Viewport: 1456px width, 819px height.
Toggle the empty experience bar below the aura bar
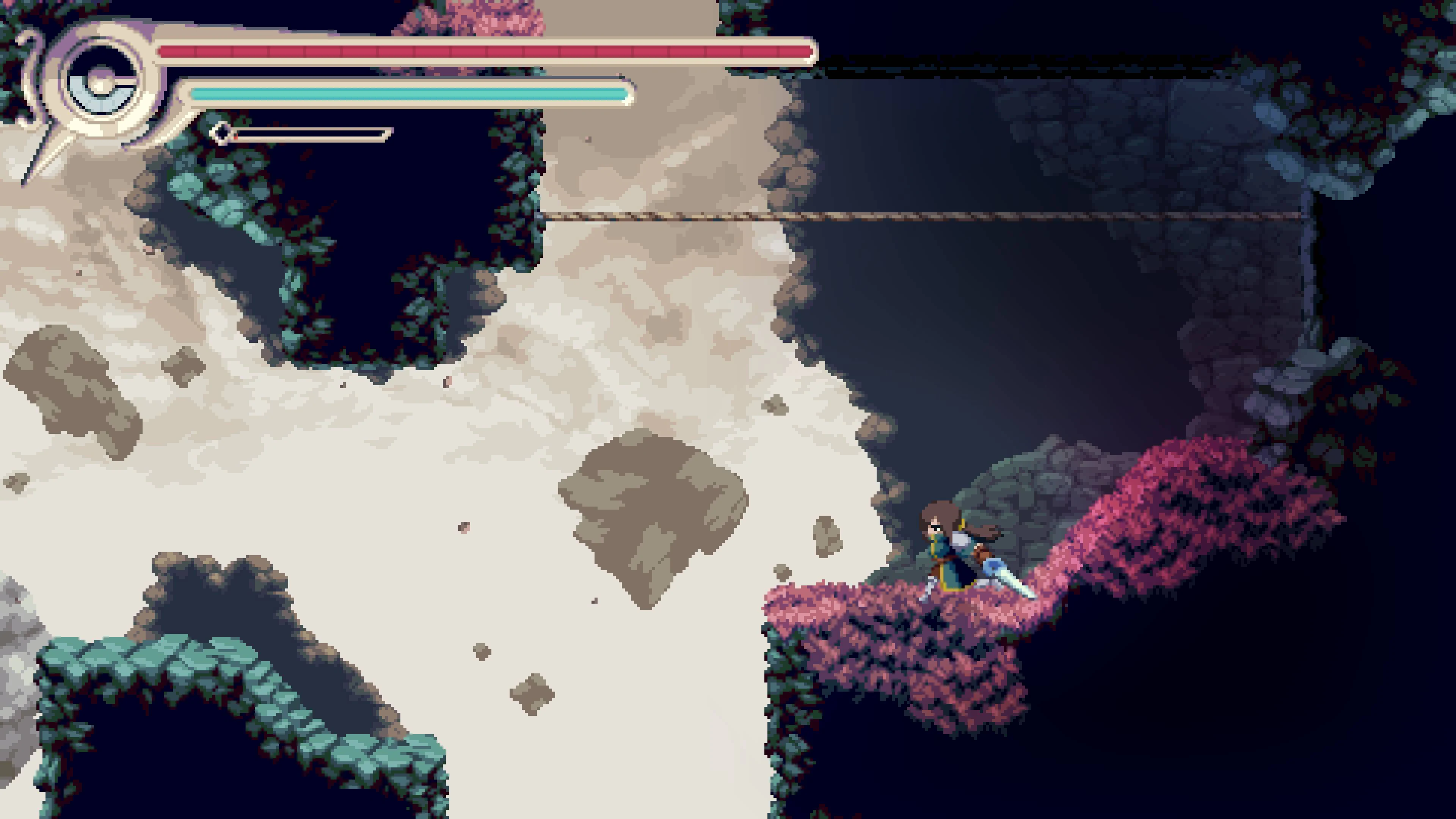coord(311,134)
